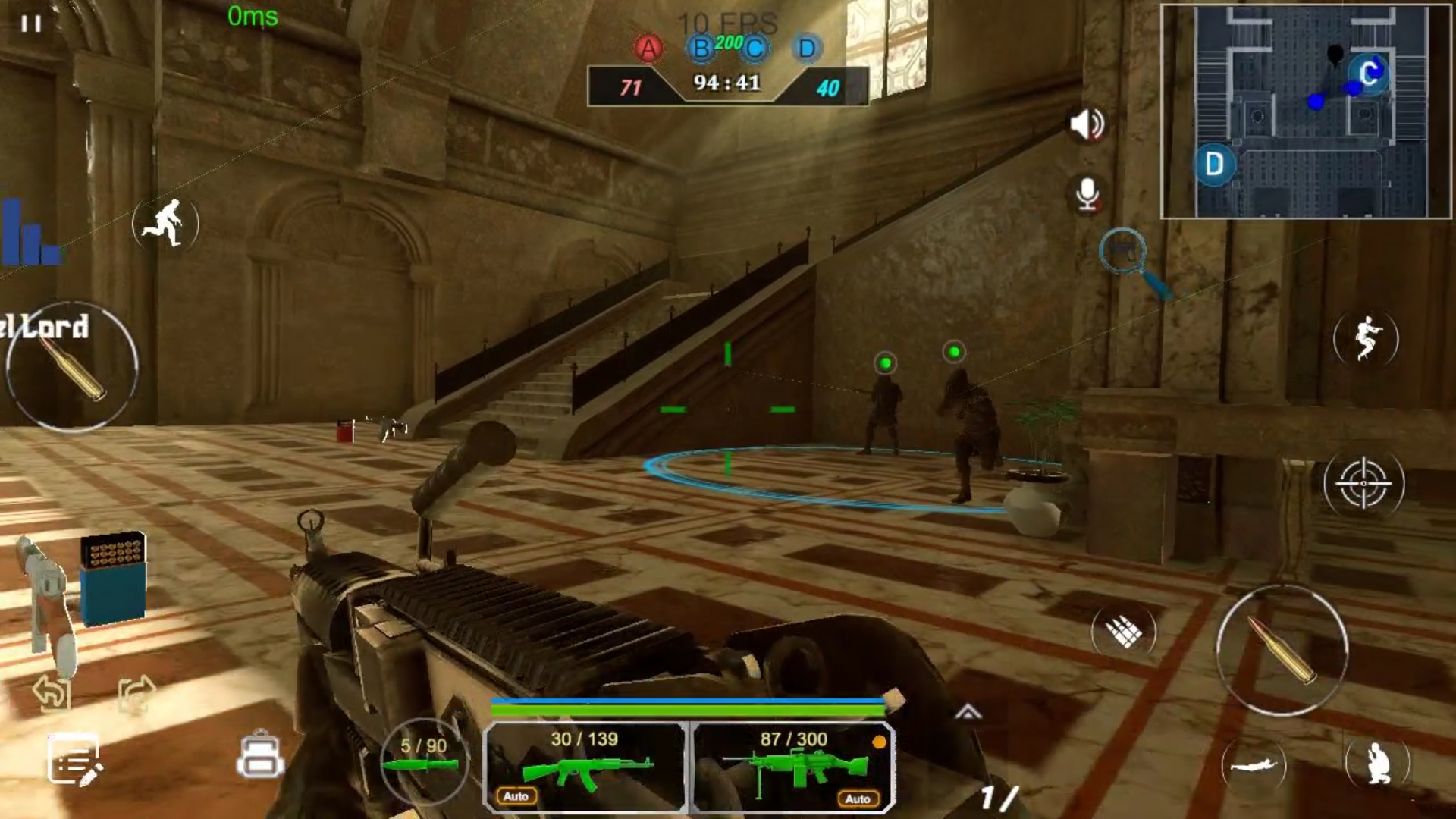Select the AK rifle weapon slot
The height and width of the screenshot is (819, 1456).
pyautogui.click(x=585, y=767)
